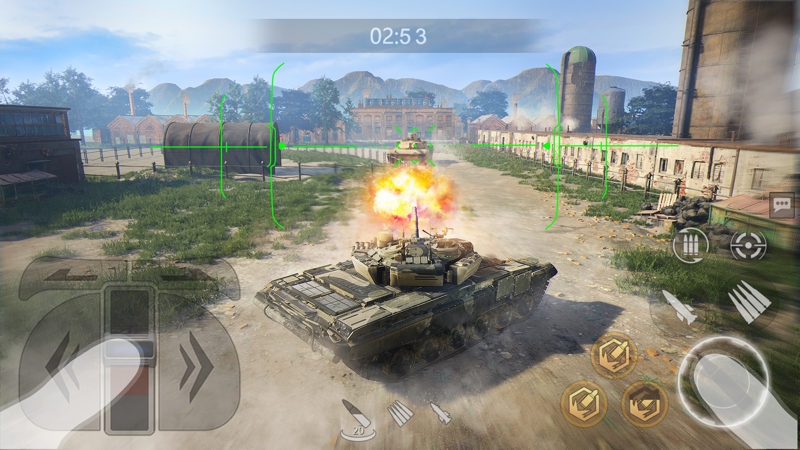Use the bottom-right gold hexagon ability

pyautogui.click(x=645, y=404)
